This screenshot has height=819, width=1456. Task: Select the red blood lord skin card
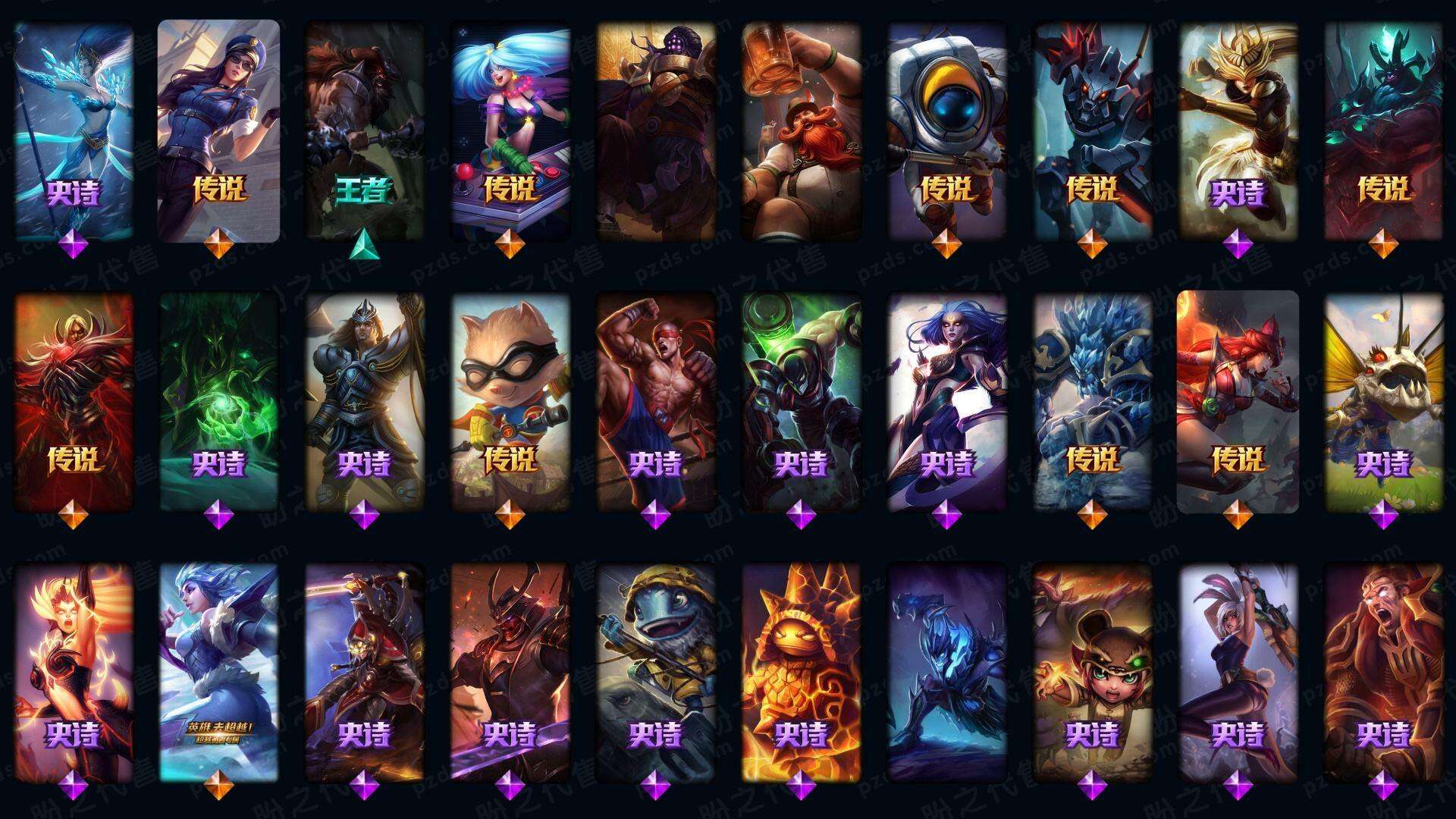tap(74, 402)
